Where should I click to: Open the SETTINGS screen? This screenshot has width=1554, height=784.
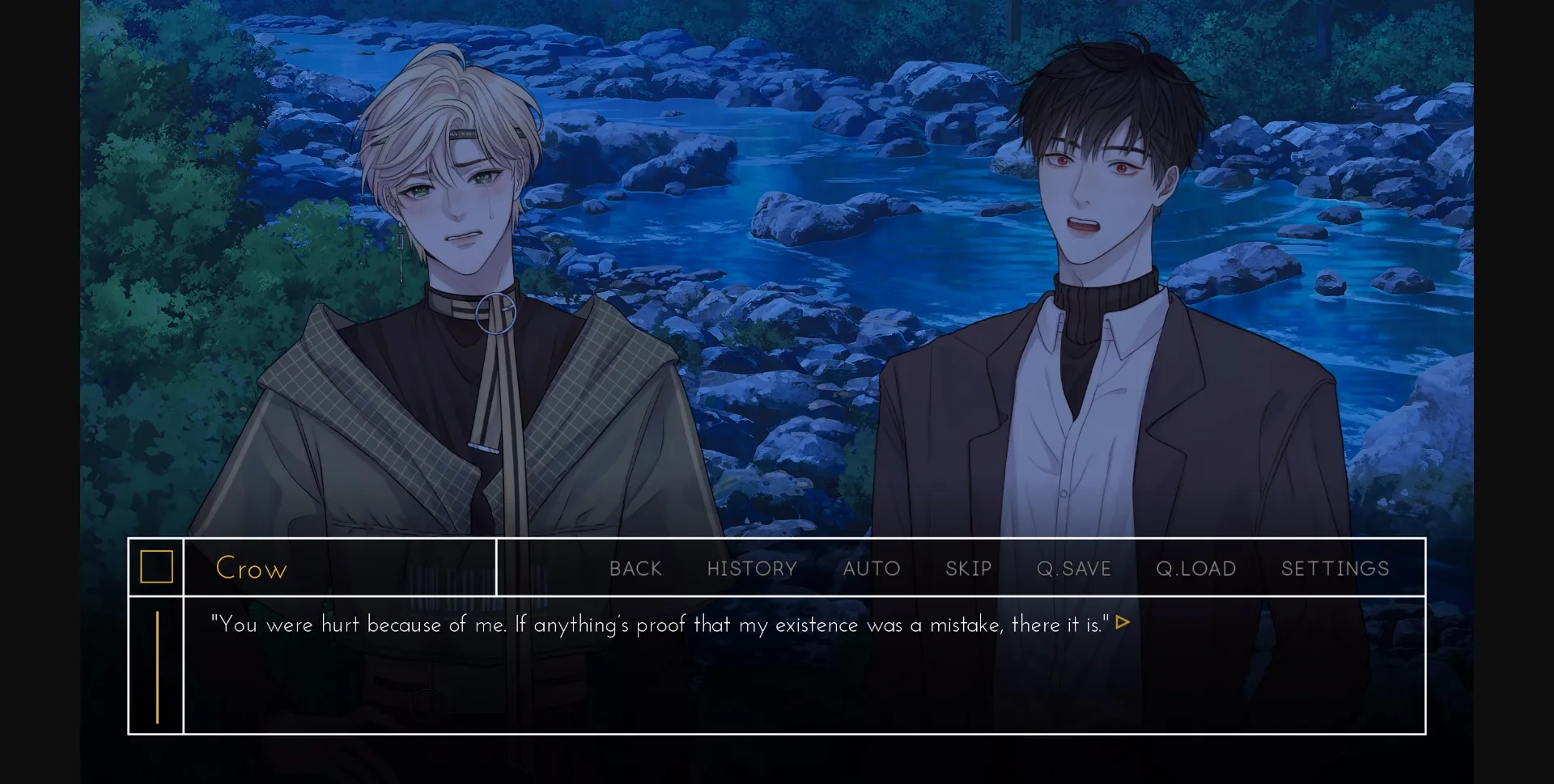[1335, 568]
